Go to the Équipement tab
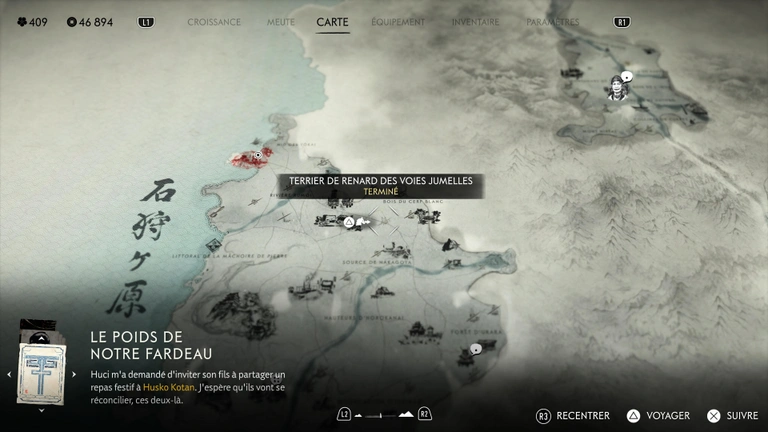Viewport: 768px width, 432px height. tap(398, 21)
